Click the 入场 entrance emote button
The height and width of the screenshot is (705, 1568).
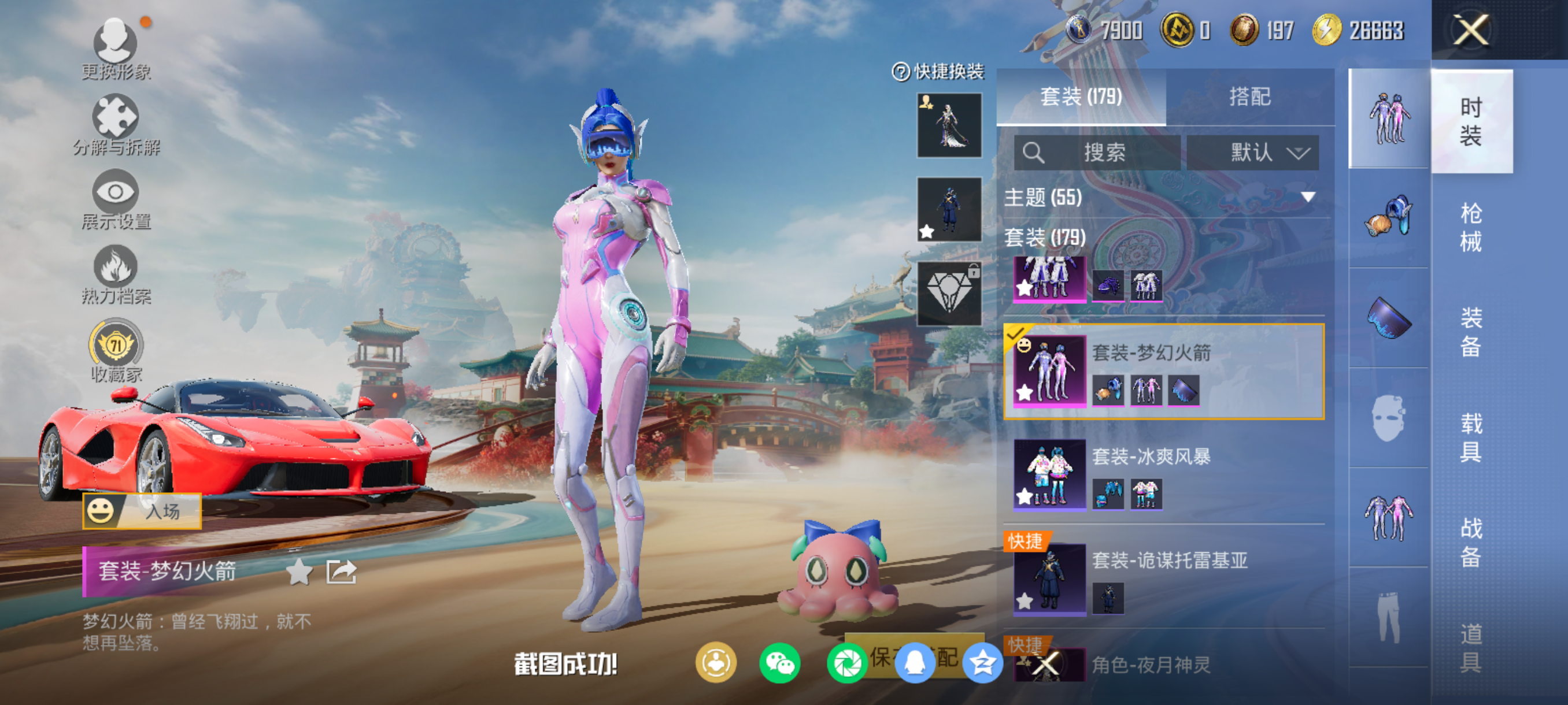(x=142, y=511)
